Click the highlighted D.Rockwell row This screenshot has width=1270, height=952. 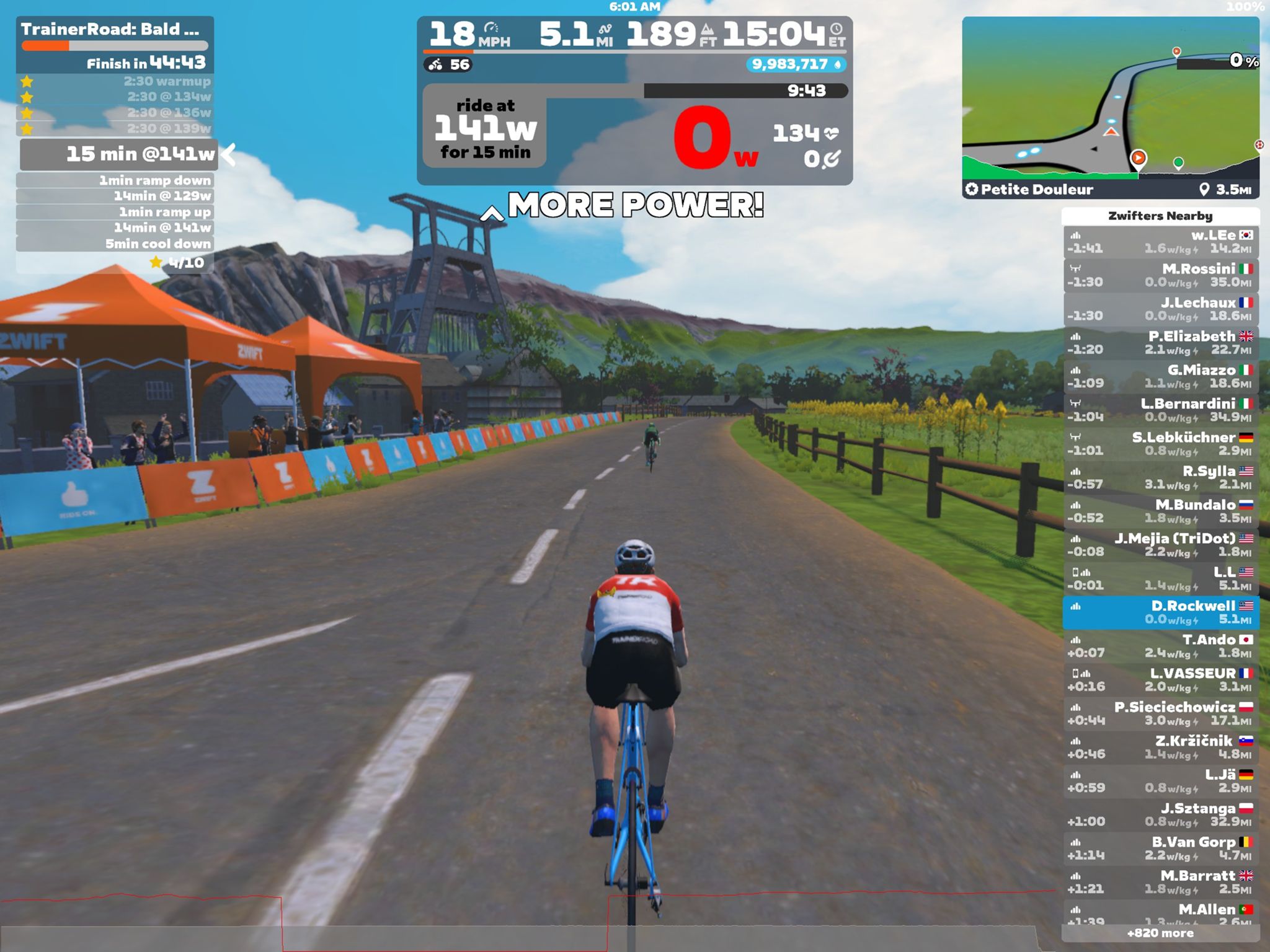tap(1160, 612)
